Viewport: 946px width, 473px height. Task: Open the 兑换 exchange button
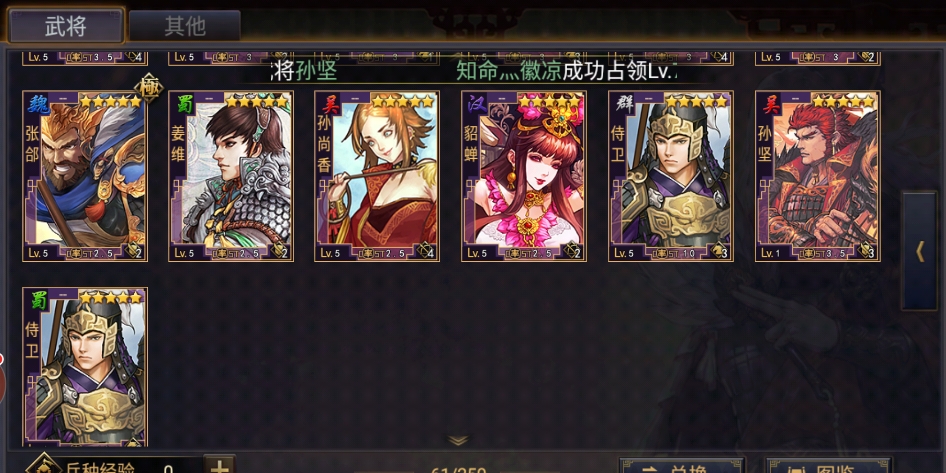click(x=682, y=466)
